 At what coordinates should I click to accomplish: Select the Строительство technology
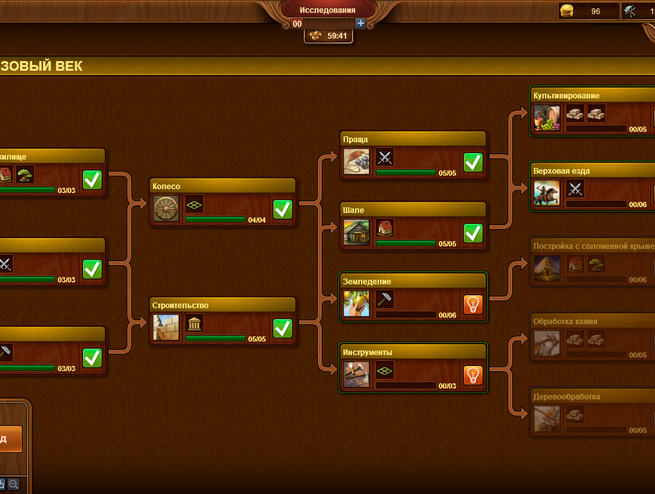coord(222,320)
